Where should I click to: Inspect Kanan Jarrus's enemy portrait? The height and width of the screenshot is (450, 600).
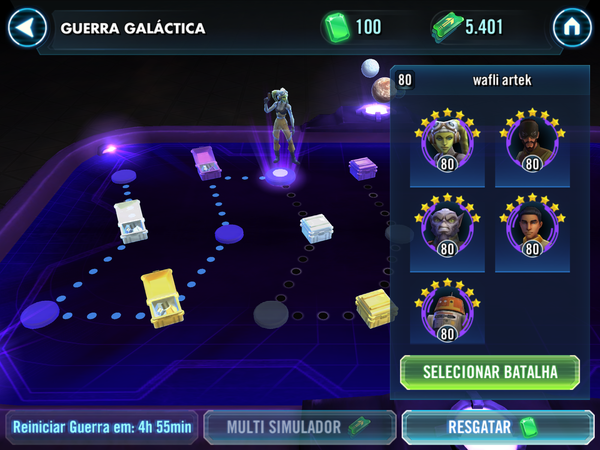[x=531, y=146]
